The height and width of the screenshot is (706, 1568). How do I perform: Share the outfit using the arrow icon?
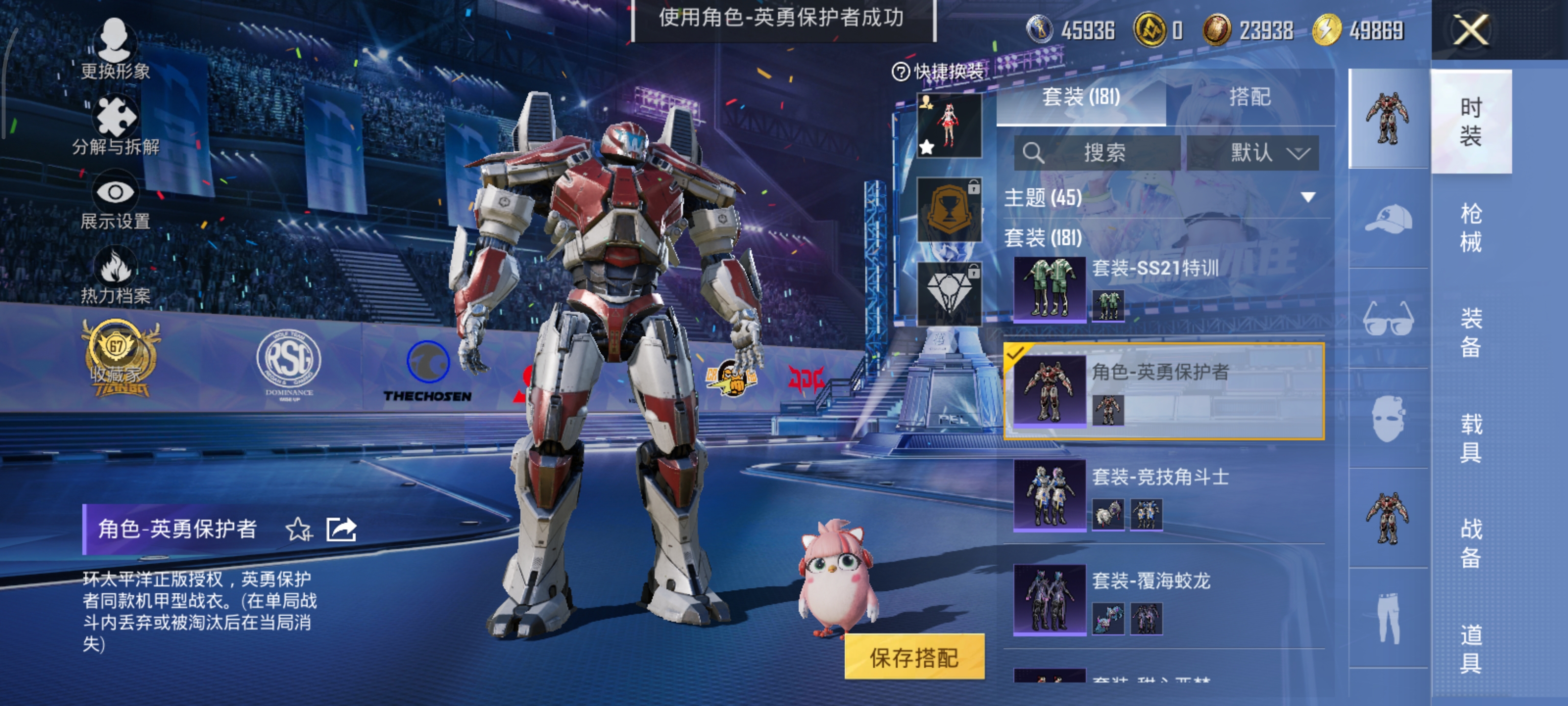341,529
